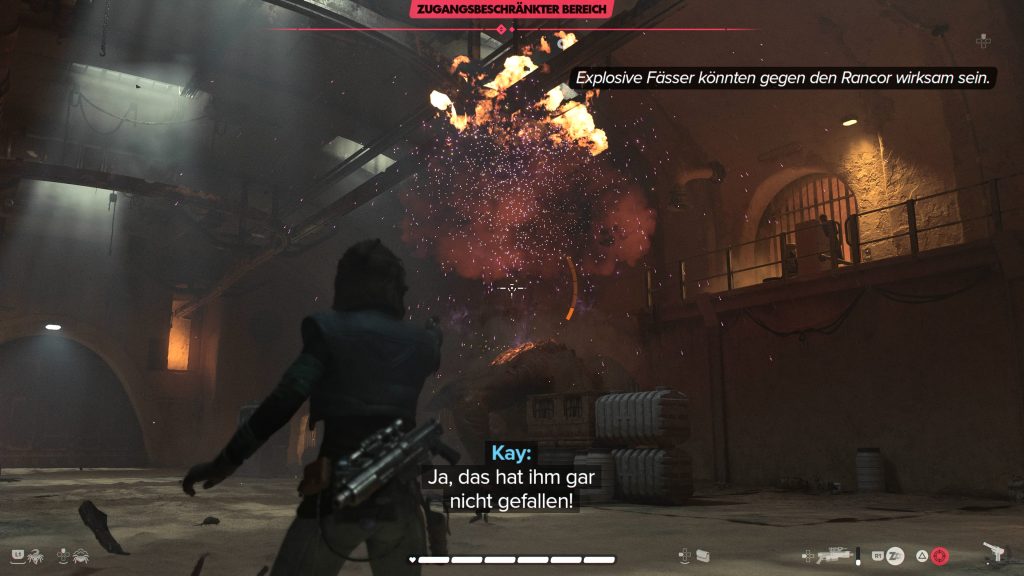Select the holstered blaster pistol icon

click(995, 553)
